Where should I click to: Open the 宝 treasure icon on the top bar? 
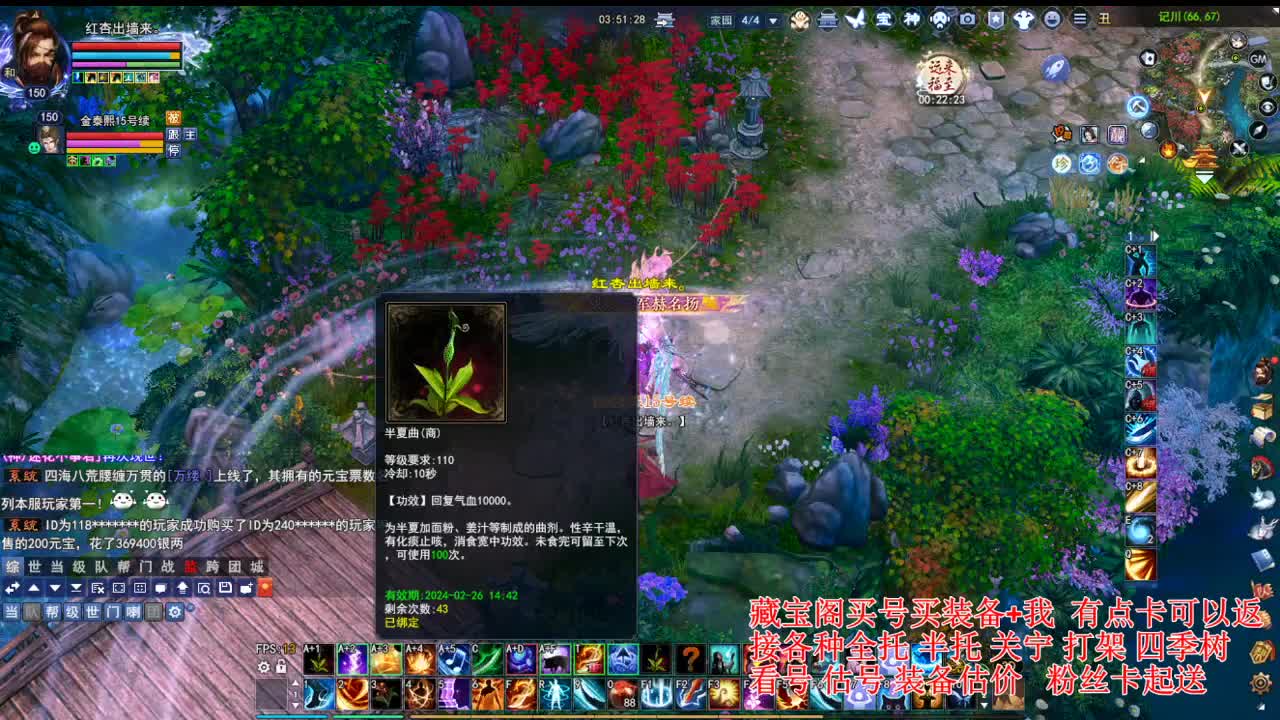click(x=883, y=17)
